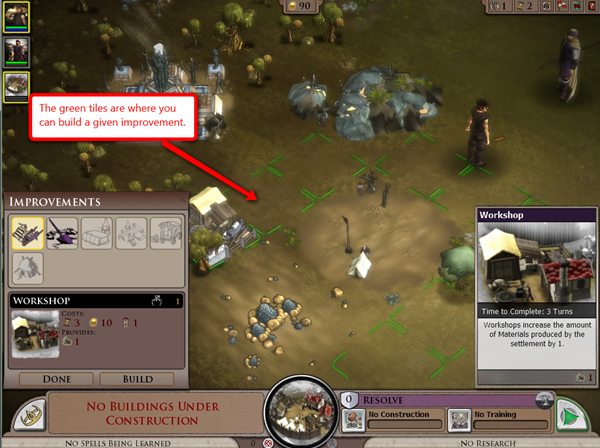Click the No Buildings Under Construction panel
The image size is (600, 448).
coord(151,413)
